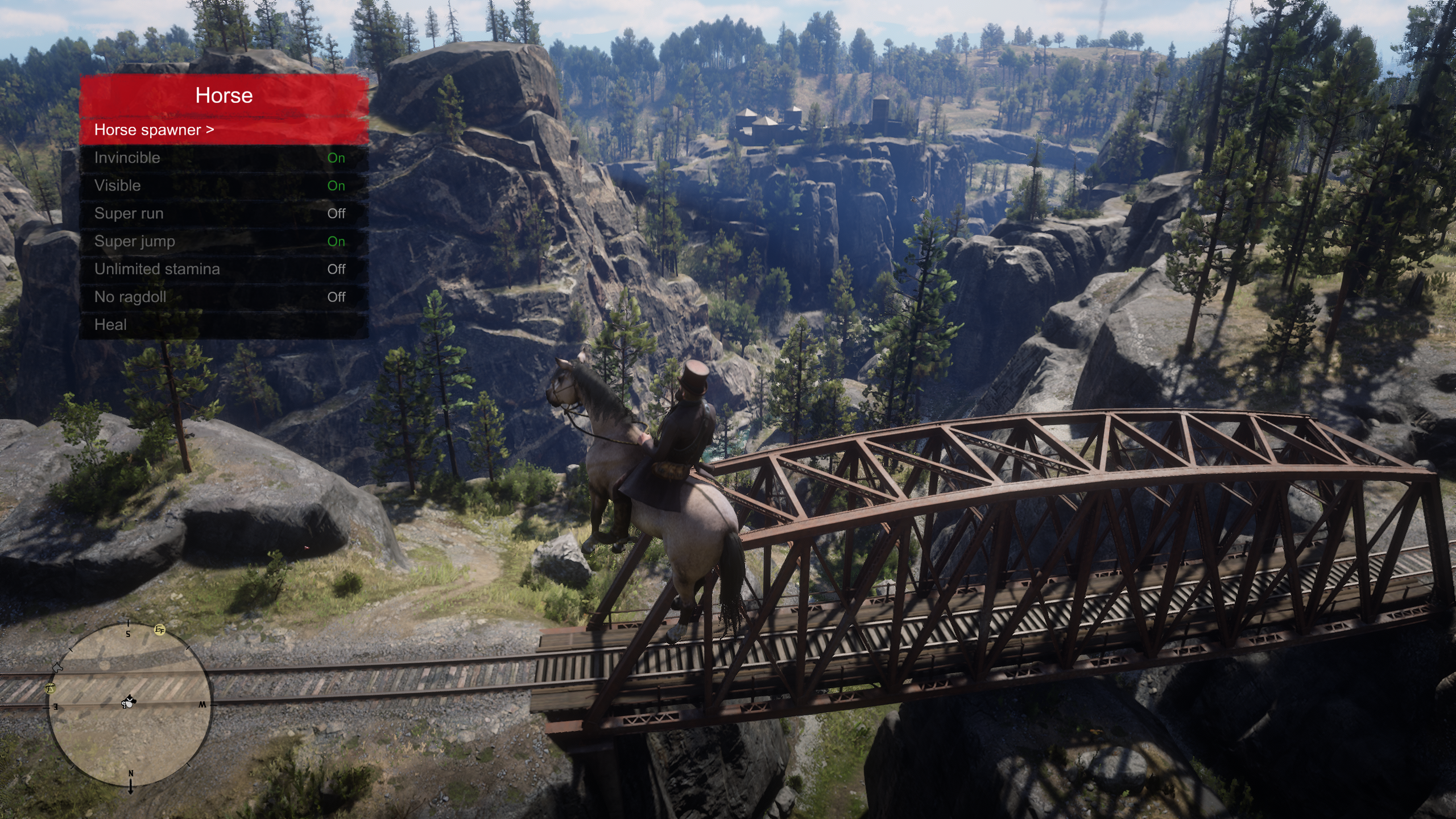Turn off Super jump

point(224,242)
